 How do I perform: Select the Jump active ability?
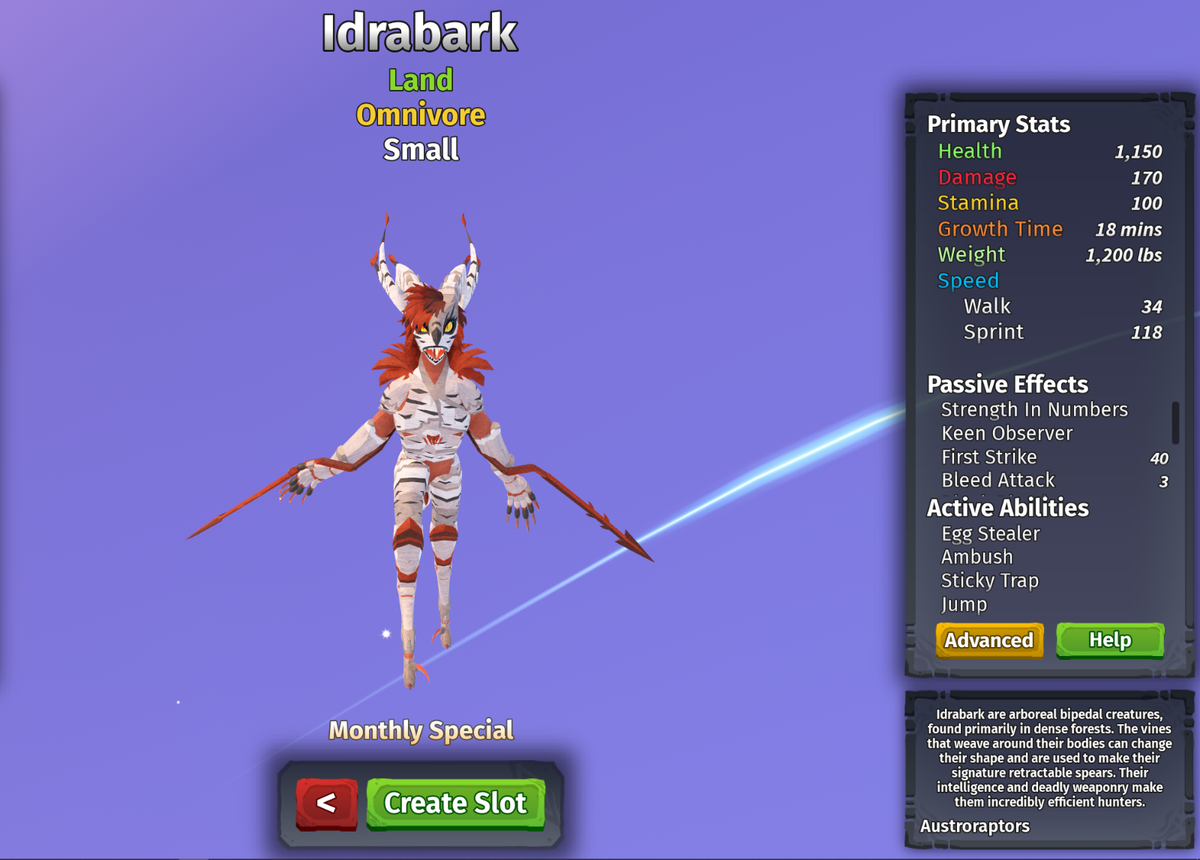click(964, 604)
